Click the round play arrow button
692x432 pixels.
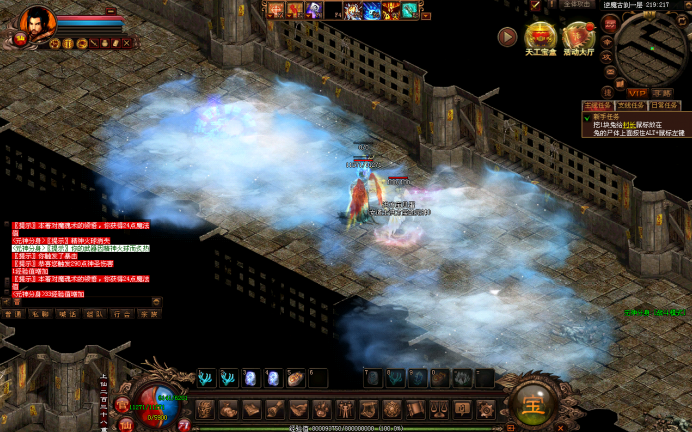click(508, 37)
